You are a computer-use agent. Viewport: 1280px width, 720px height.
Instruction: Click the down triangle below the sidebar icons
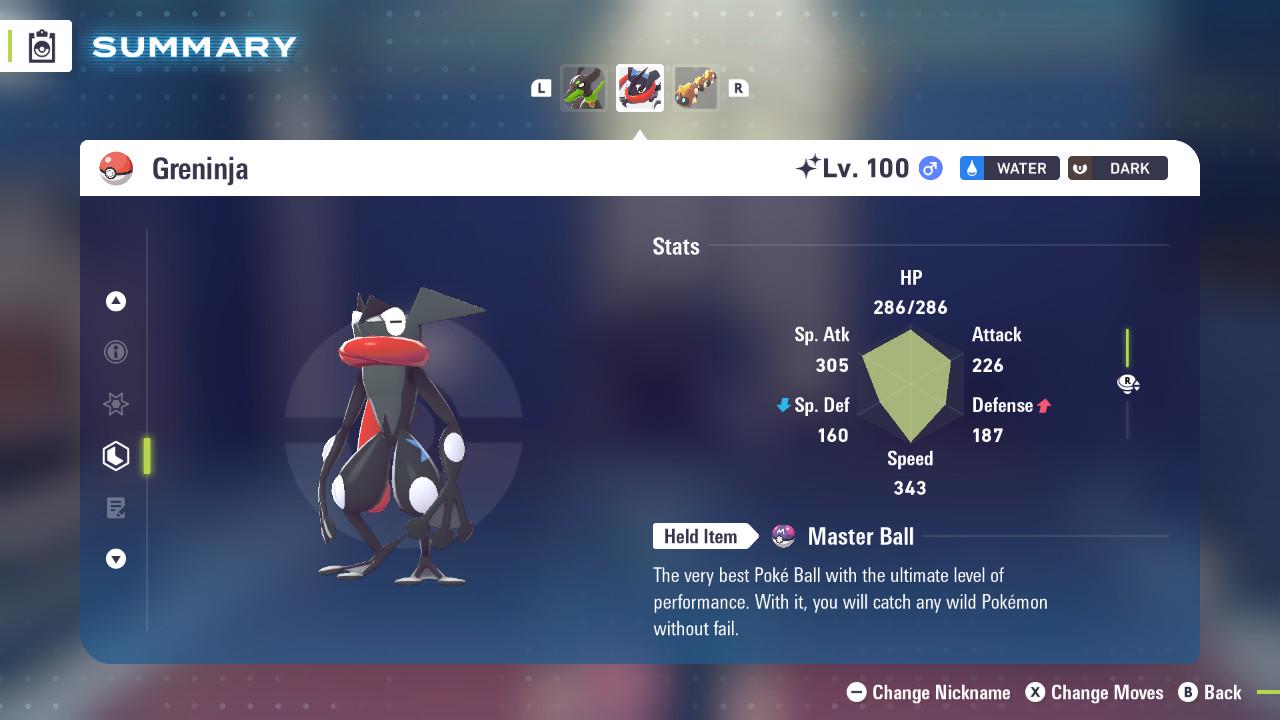coord(116,559)
